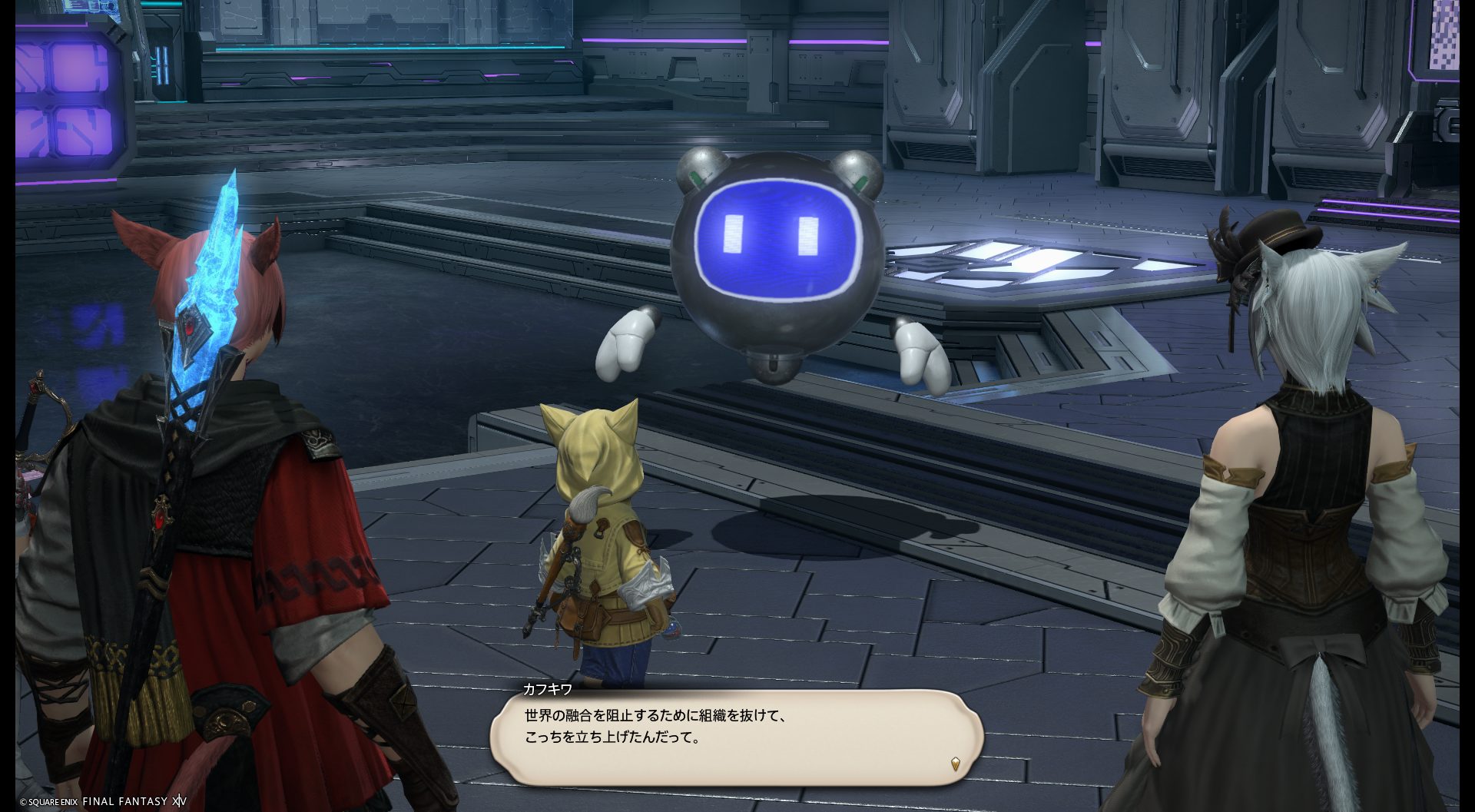1475x812 pixels.
Task: Click the dialogue advance arrow marker
Action: pyautogui.click(x=955, y=764)
